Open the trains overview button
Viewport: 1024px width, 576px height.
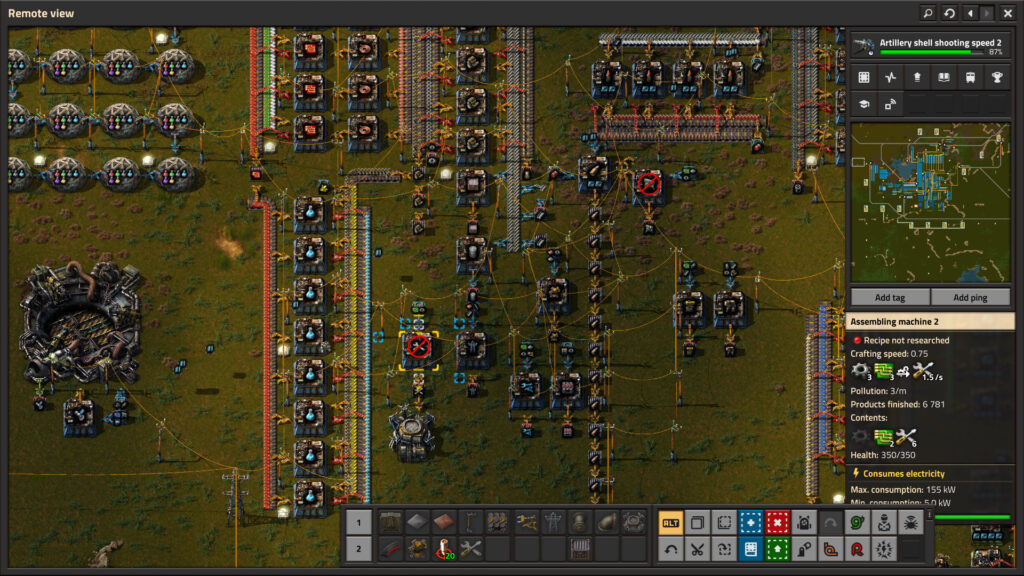click(x=969, y=77)
